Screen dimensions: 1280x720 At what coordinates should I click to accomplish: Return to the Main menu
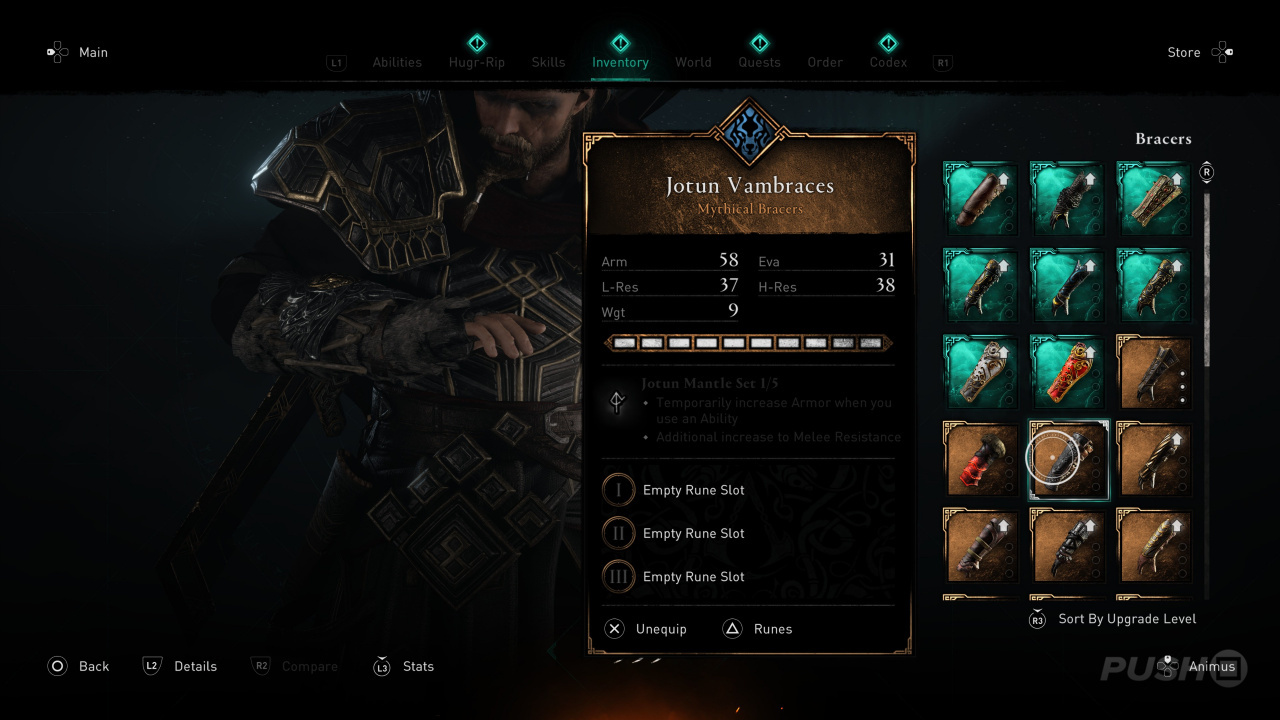[93, 52]
